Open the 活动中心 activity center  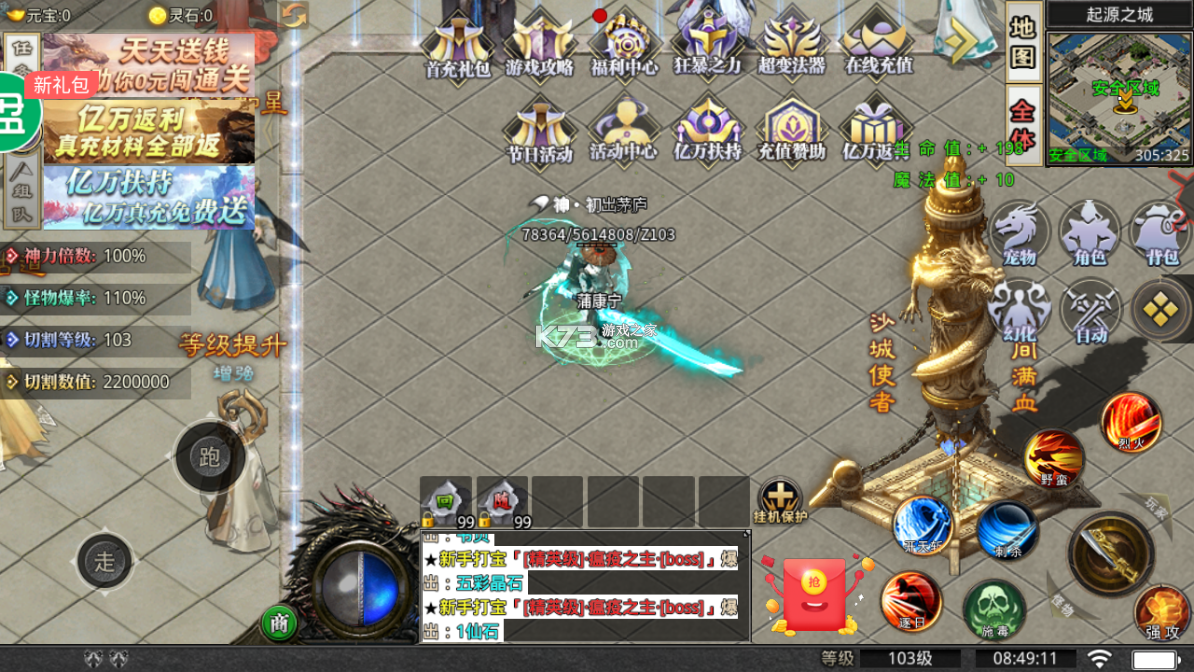(624, 130)
